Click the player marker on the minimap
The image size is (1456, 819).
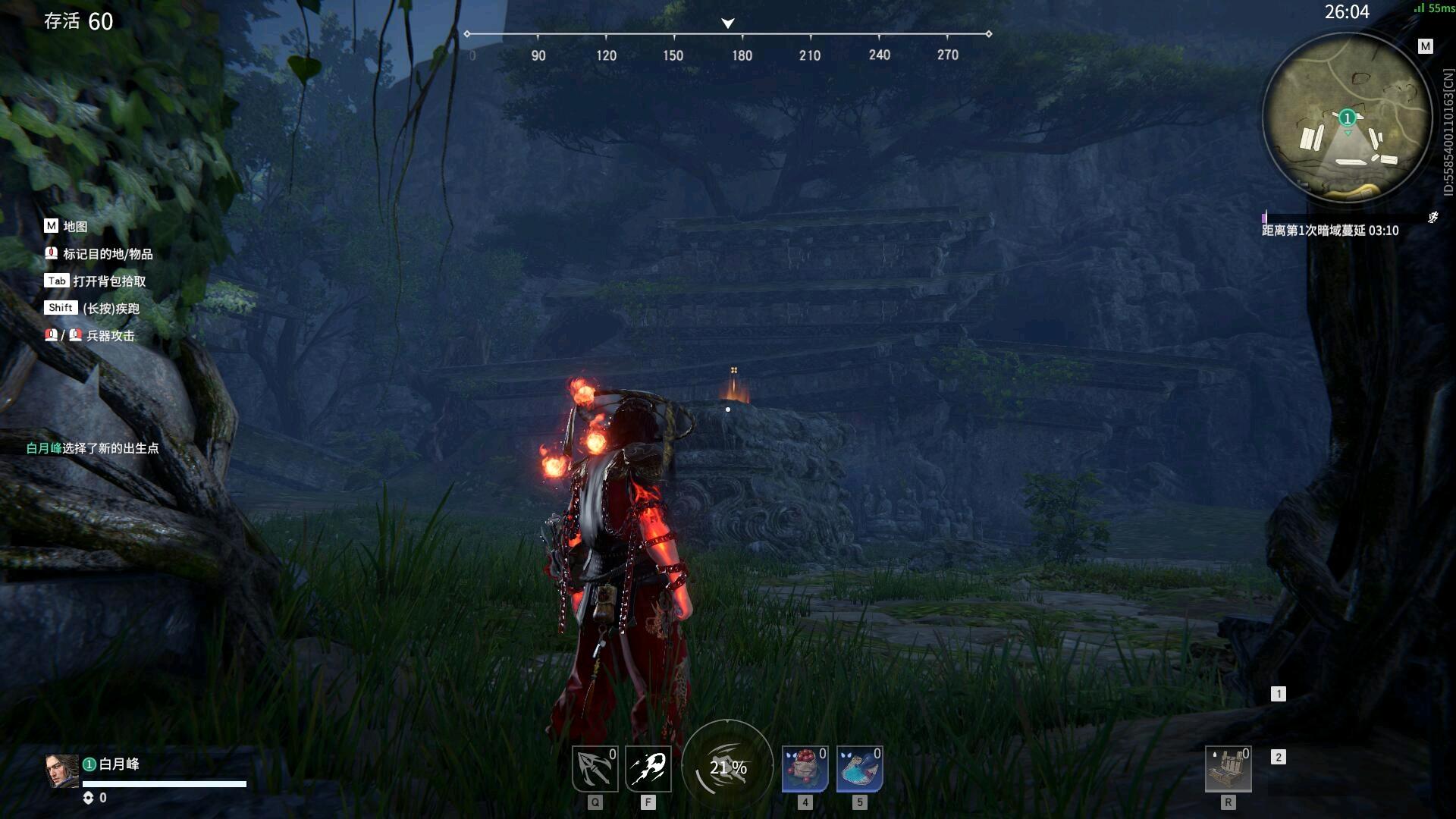(x=1347, y=118)
